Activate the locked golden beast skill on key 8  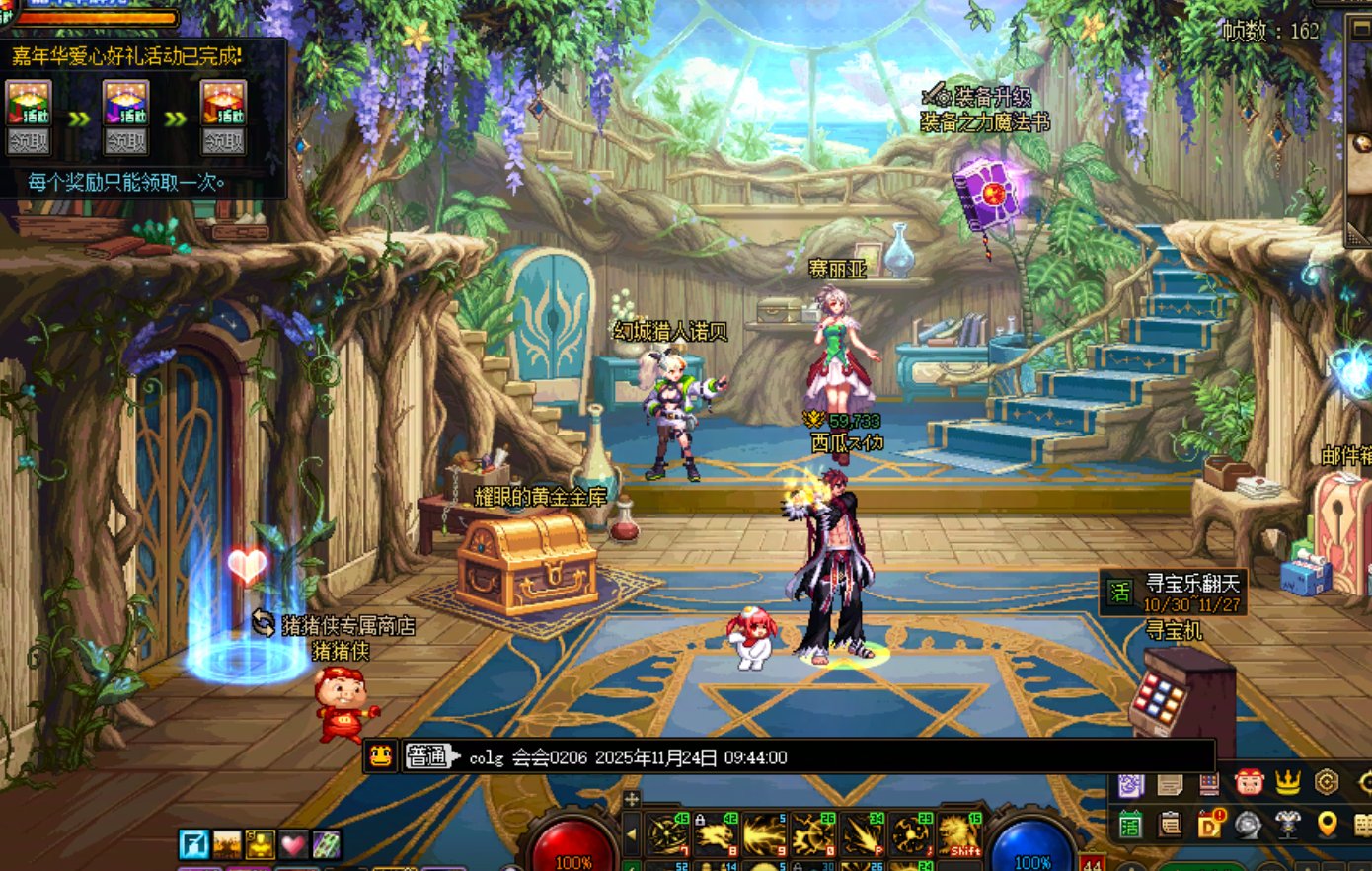point(716,834)
